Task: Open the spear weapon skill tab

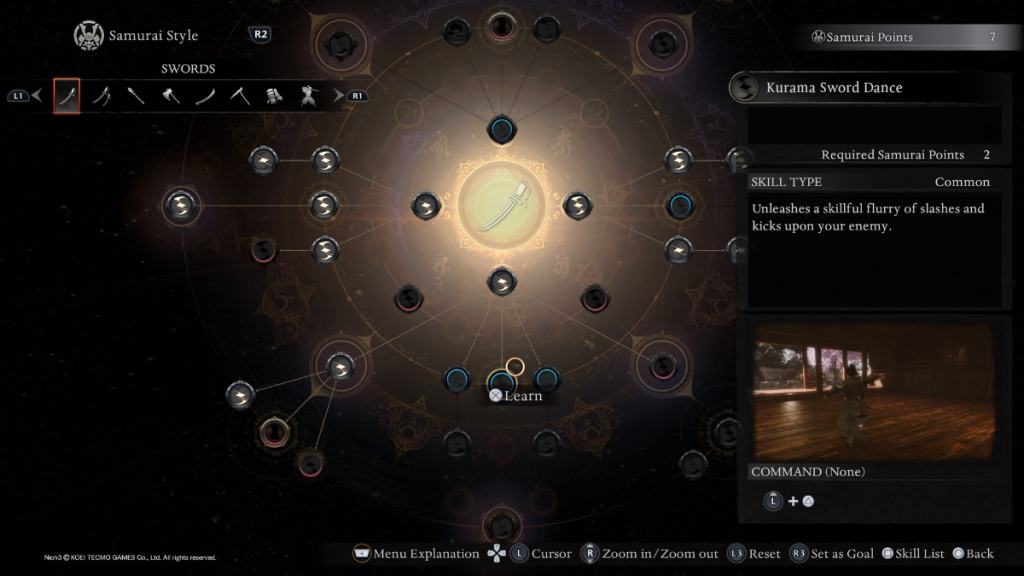Action: 136,96
